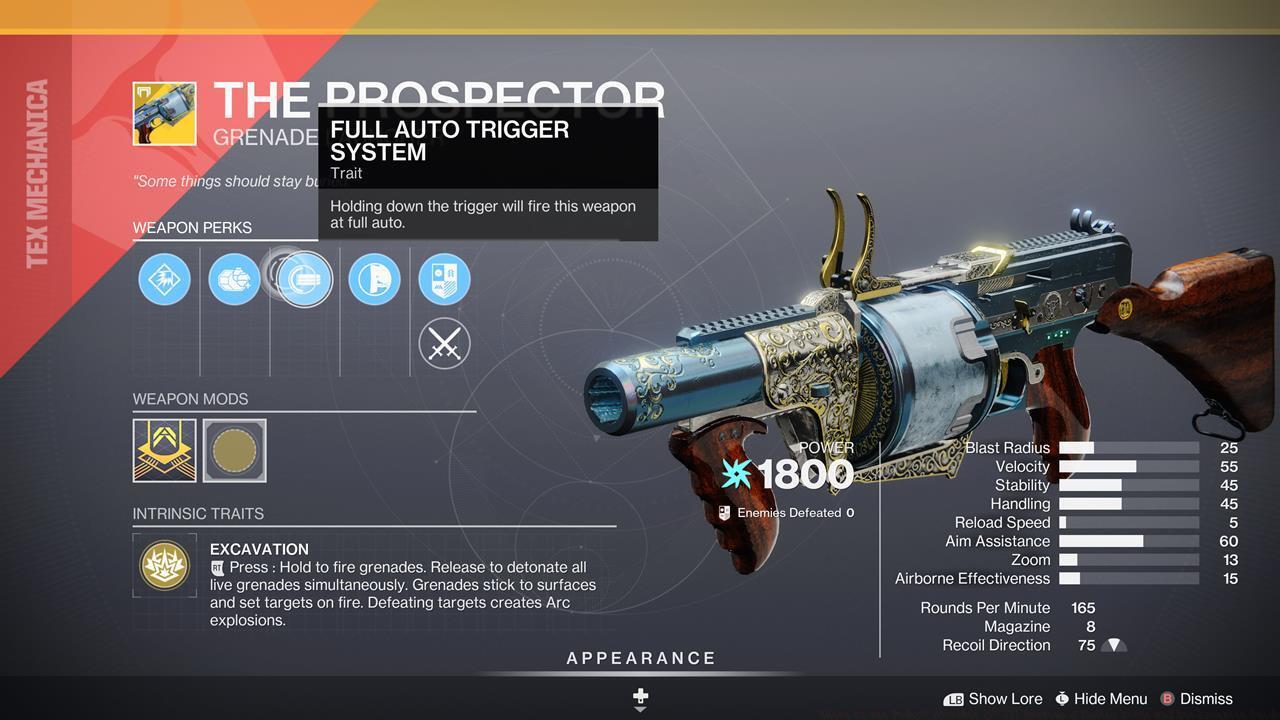Select the blast radius launch perk icon

click(164, 279)
